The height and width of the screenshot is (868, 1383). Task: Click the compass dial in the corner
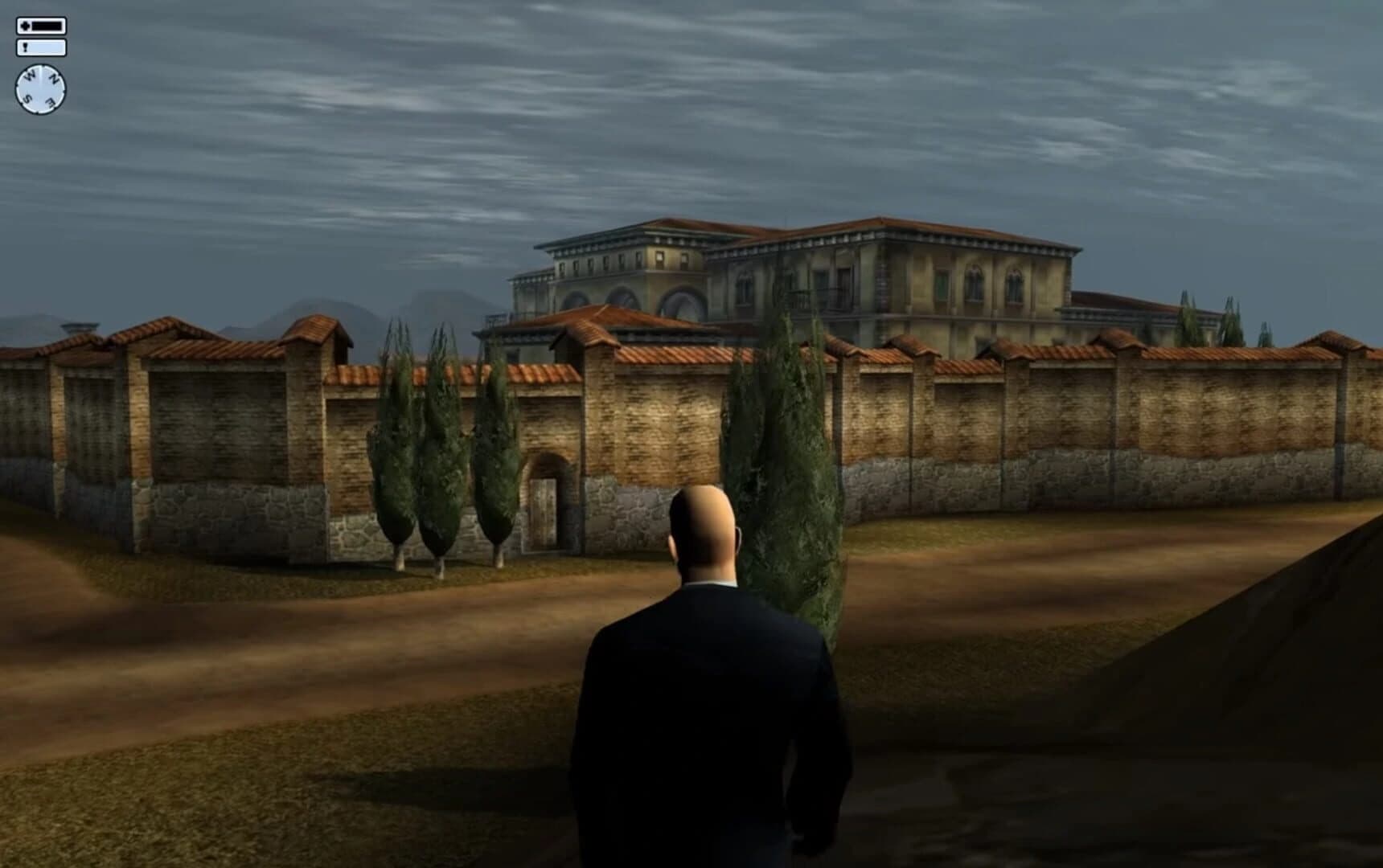(40, 88)
